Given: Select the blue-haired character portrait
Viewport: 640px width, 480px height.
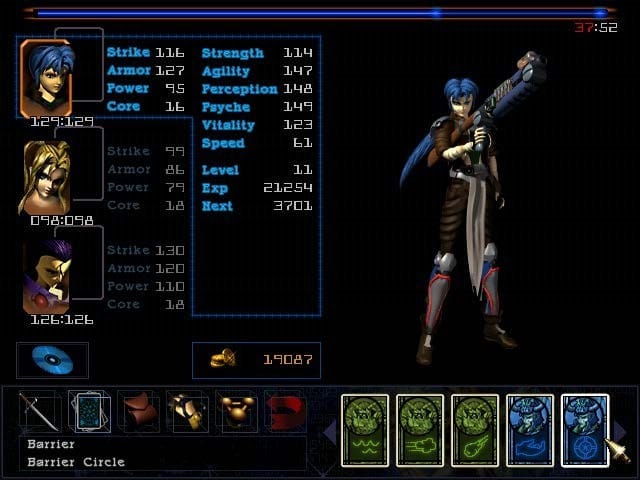Looking at the screenshot, I should (46, 78).
